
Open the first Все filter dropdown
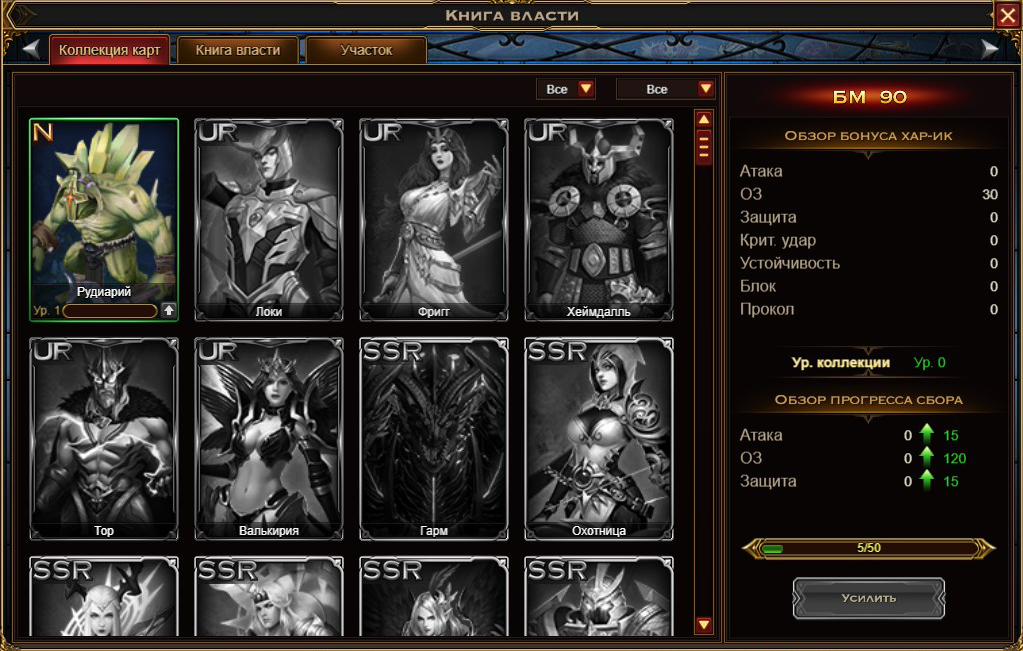[566, 89]
